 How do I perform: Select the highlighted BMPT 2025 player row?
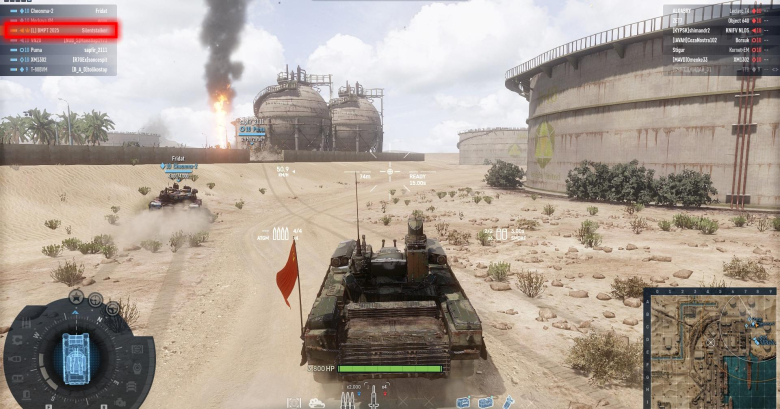[60, 30]
